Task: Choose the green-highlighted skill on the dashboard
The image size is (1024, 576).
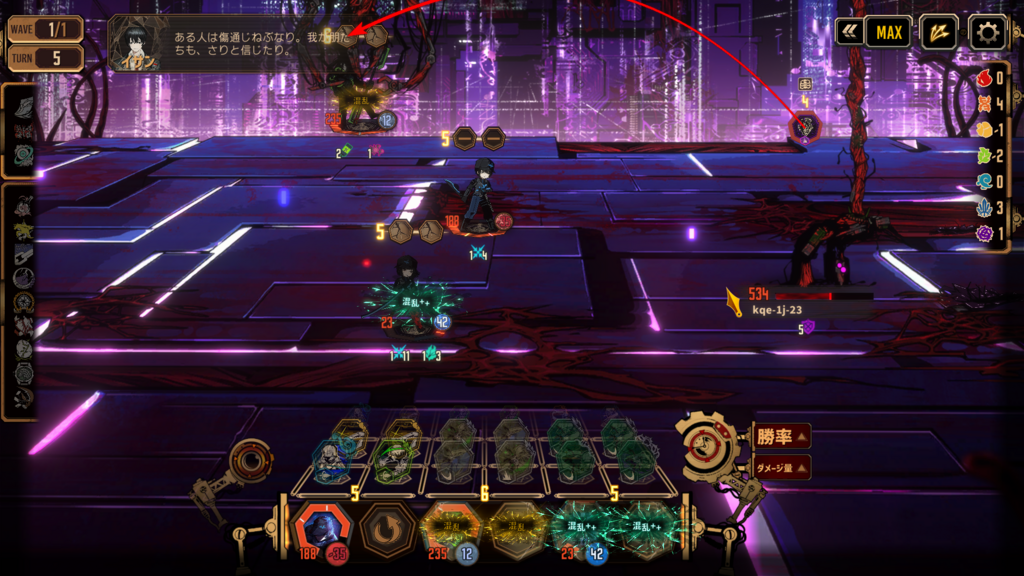Action: point(389,461)
